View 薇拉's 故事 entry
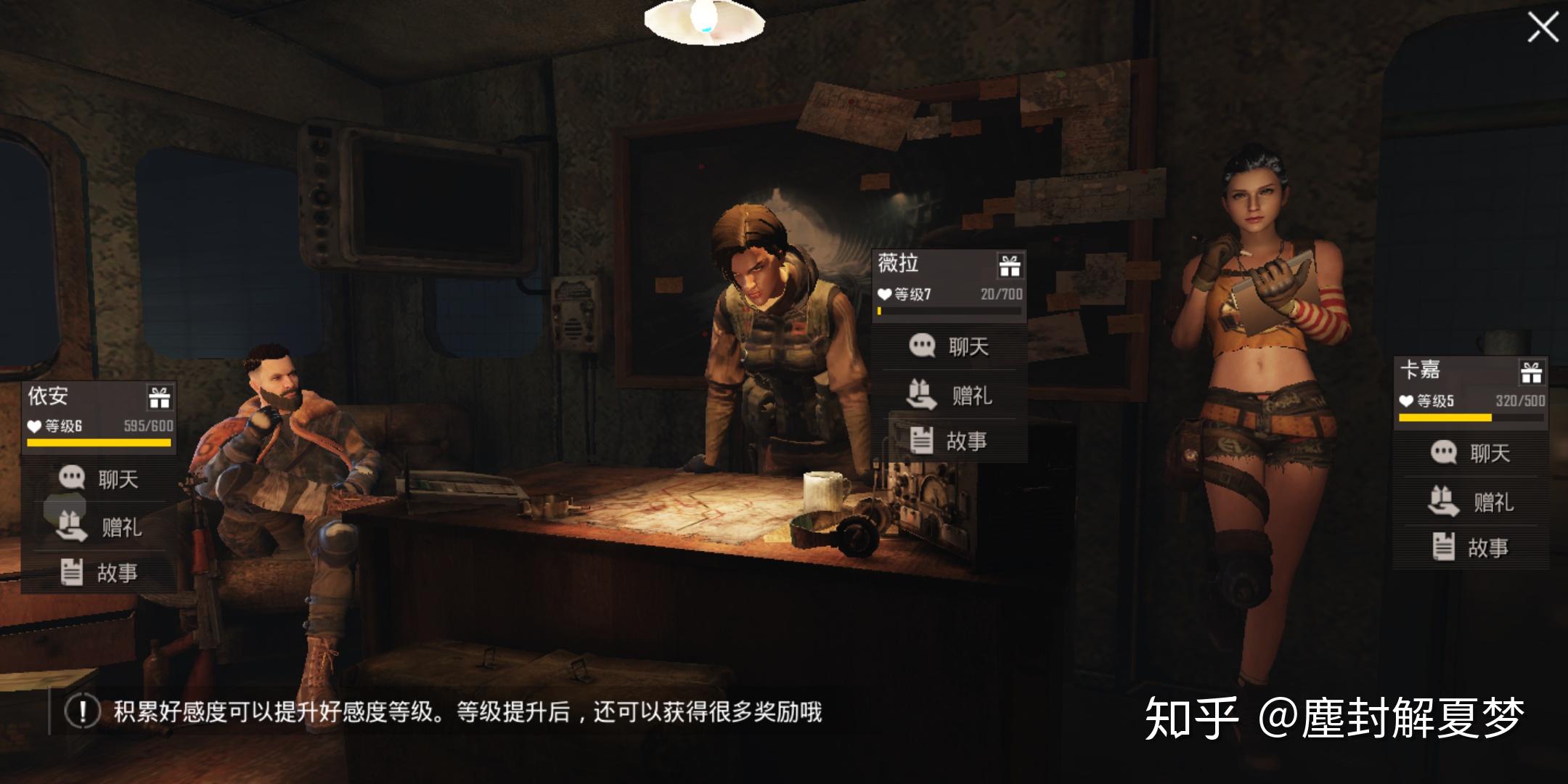The width and height of the screenshot is (1568, 784). click(x=949, y=441)
